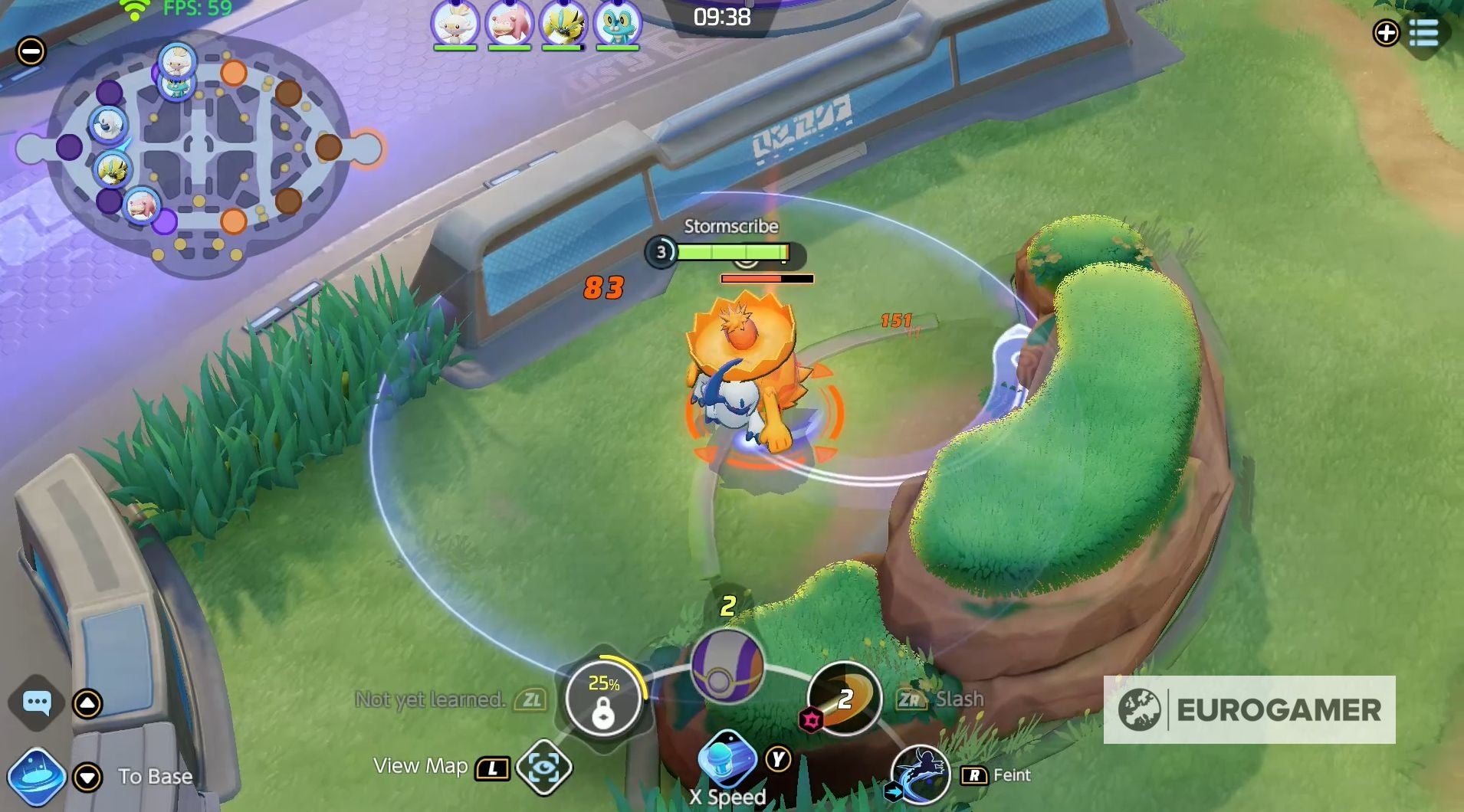
Task: Collapse the minimap with the minus button
Action: (31, 51)
